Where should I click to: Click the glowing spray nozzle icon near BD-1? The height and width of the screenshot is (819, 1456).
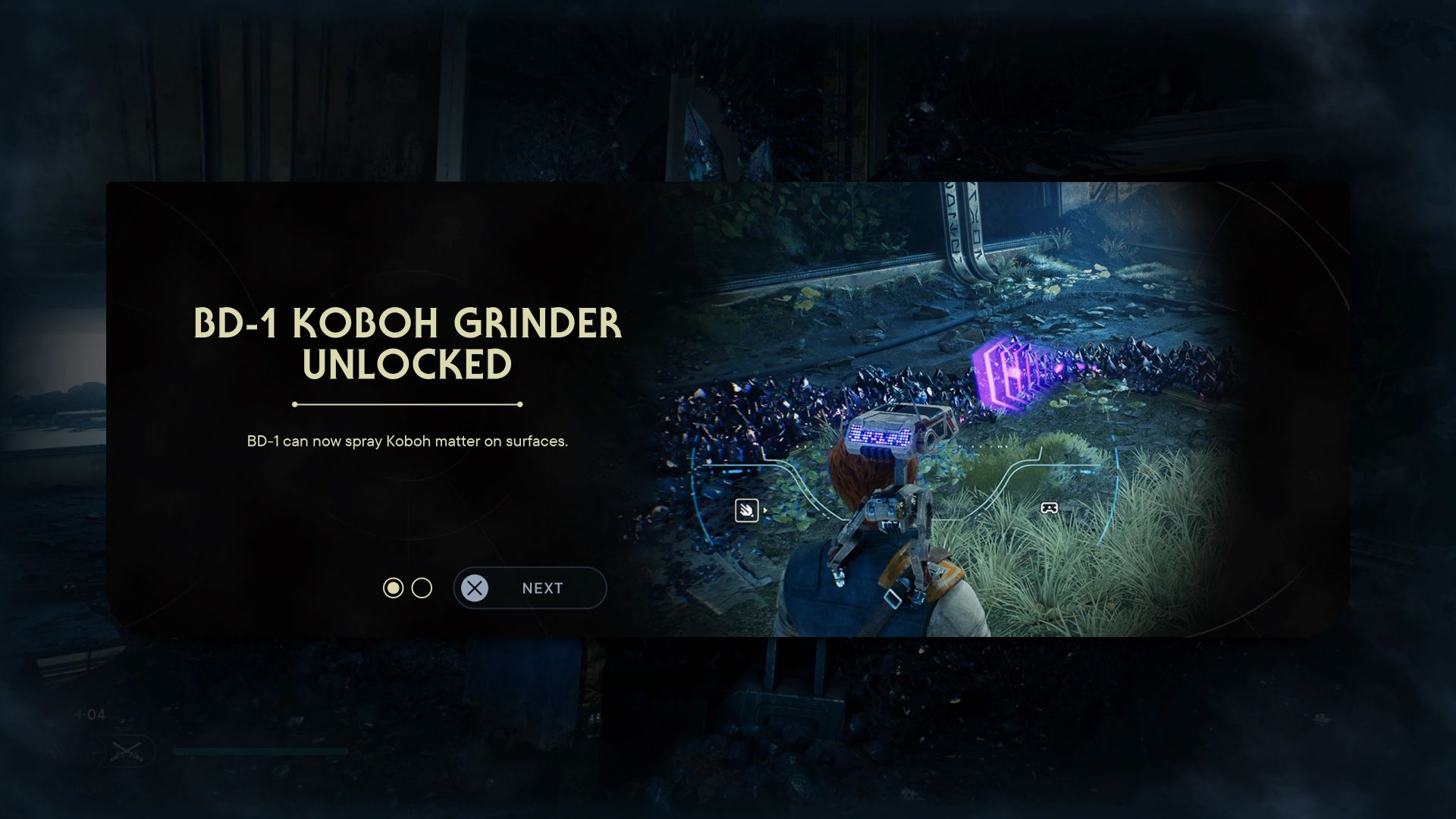point(747,509)
